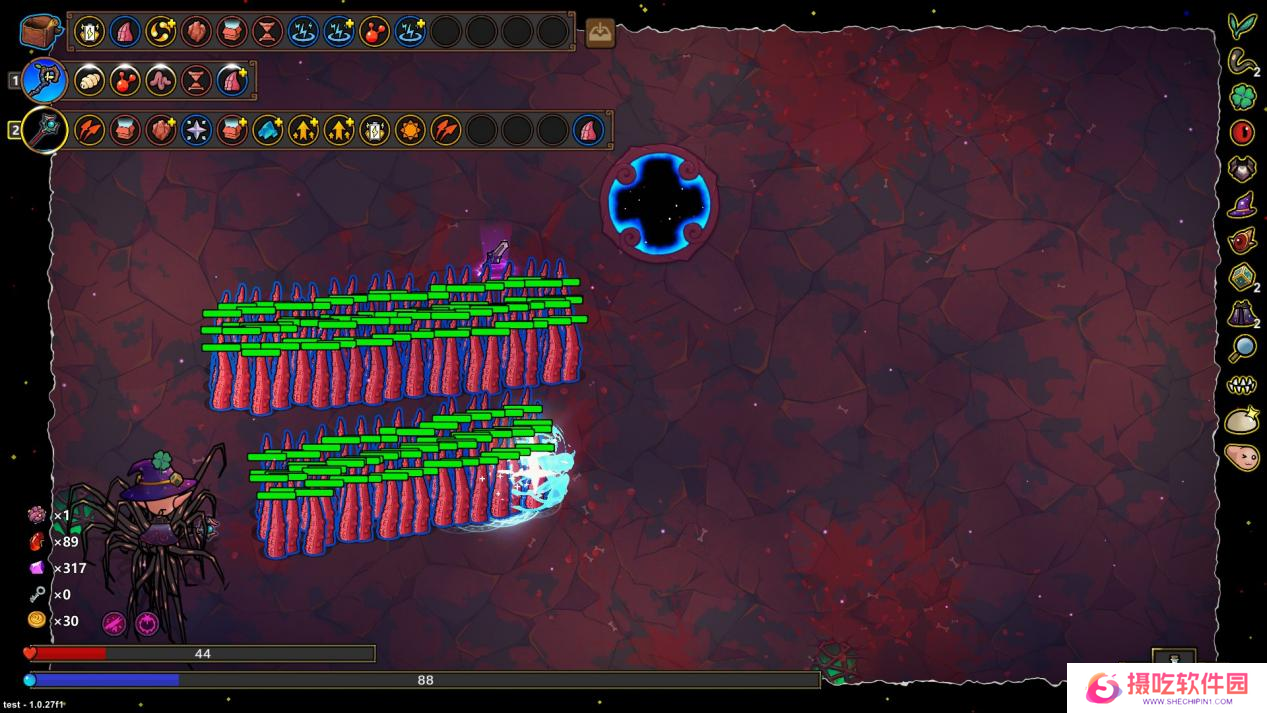Select the leaf staff in weapon slot 1

point(45,80)
